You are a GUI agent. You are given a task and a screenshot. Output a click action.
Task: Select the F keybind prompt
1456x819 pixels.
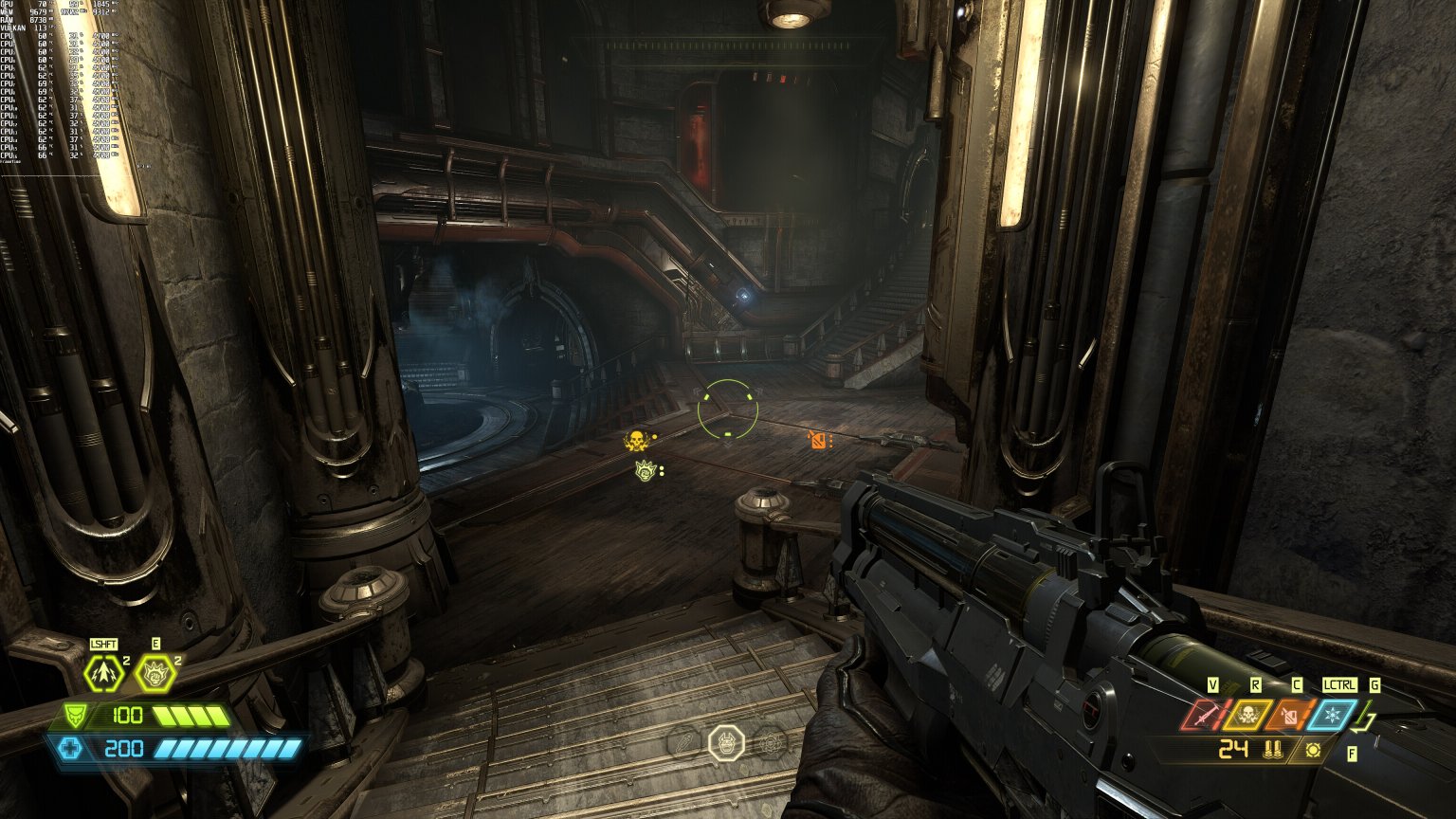click(x=1353, y=753)
